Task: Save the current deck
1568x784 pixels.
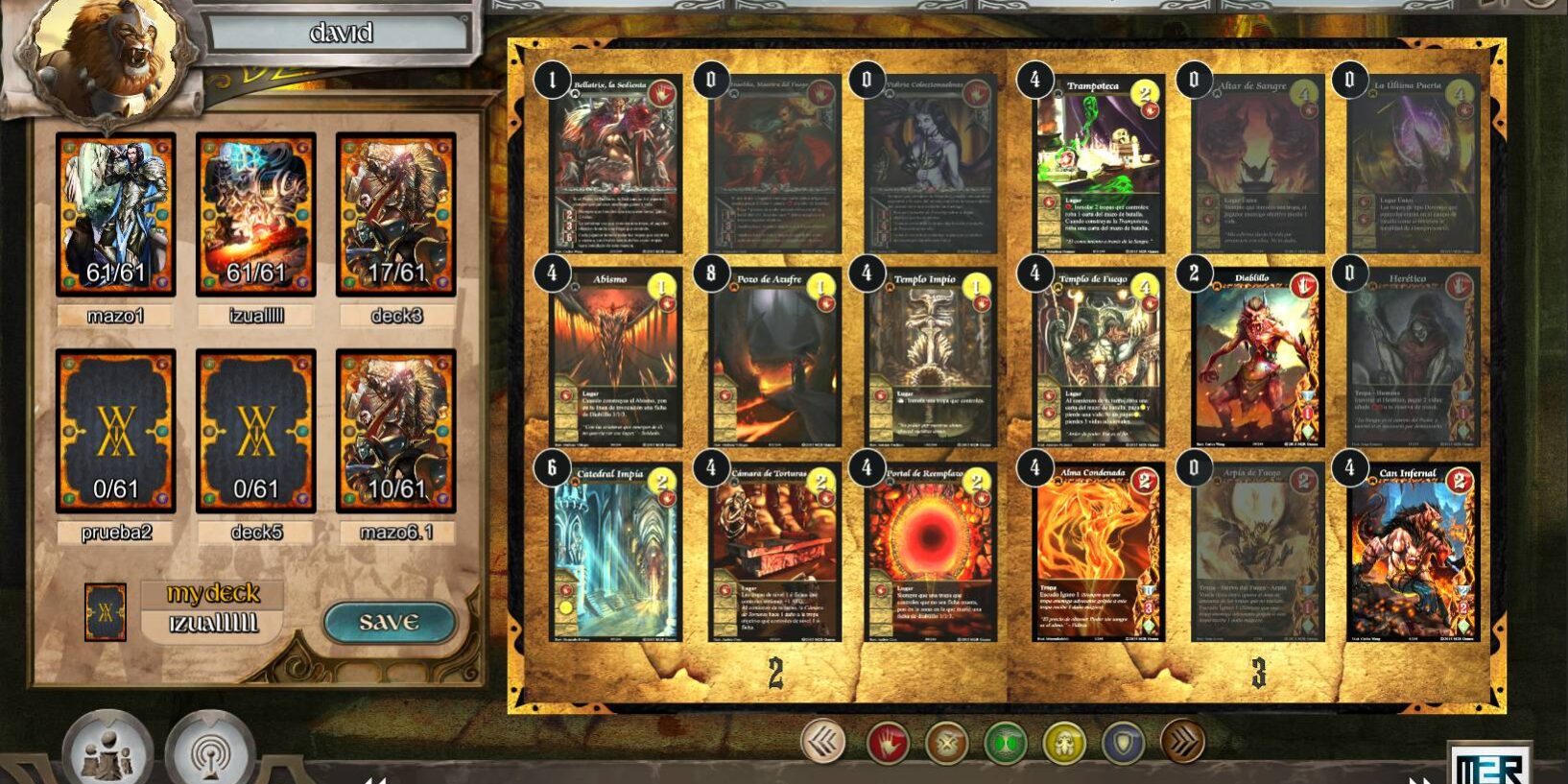Action: tap(389, 622)
